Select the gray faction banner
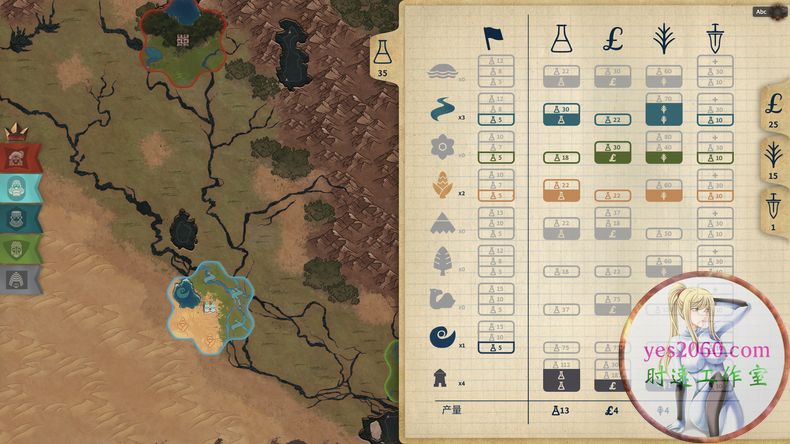Screen dimensions: 790x444 coord(18,279)
